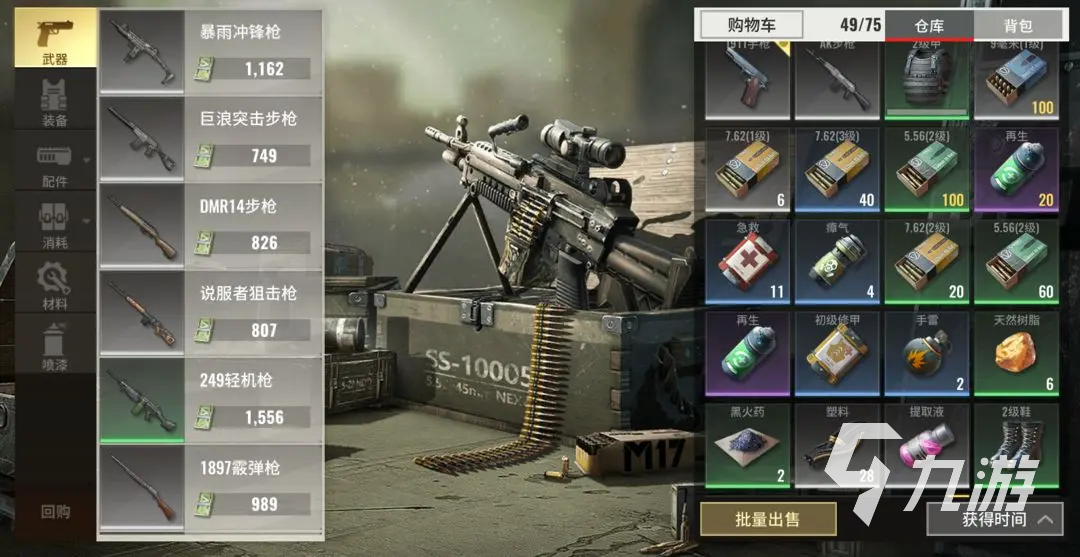Open the 购物车 shopping cart
The height and width of the screenshot is (557, 1080).
[x=751, y=25]
